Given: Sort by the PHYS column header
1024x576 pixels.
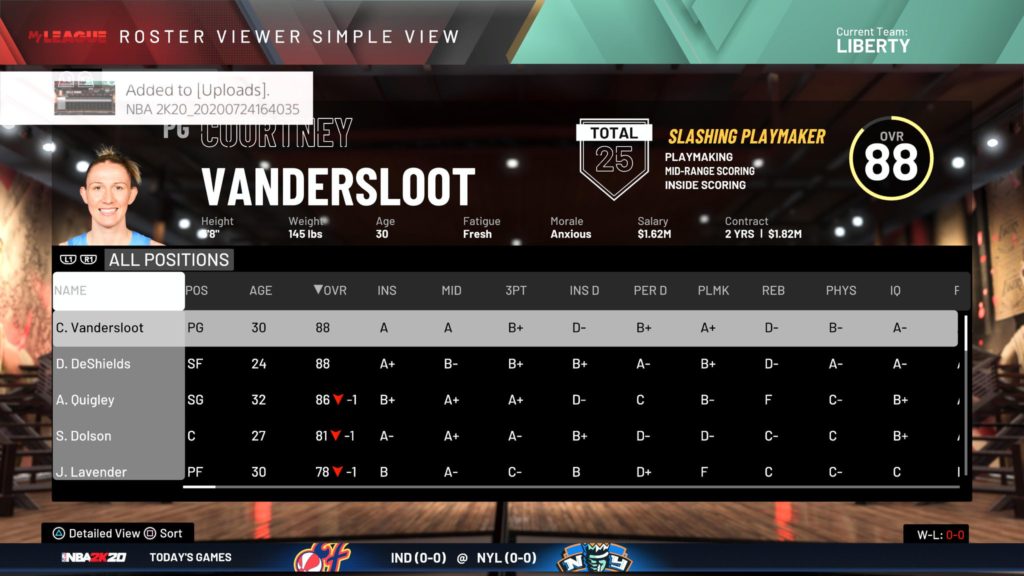Looking at the screenshot, I should pos(841,291).
